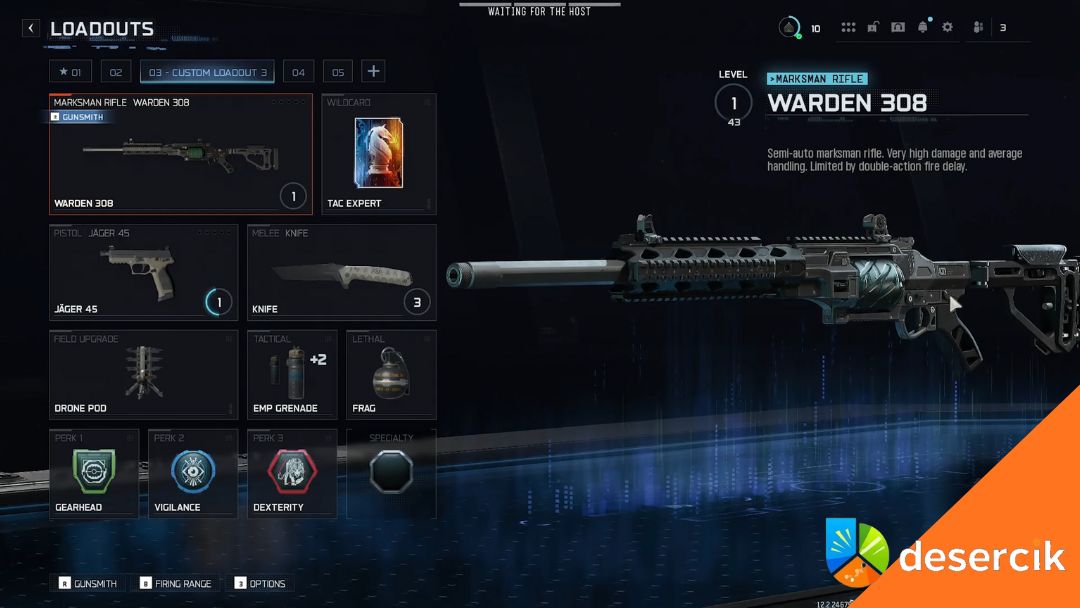Open the Tac Expert wildcard slot
The width and height of the screenshot is (1080, 608).
(x=378, y=154)
